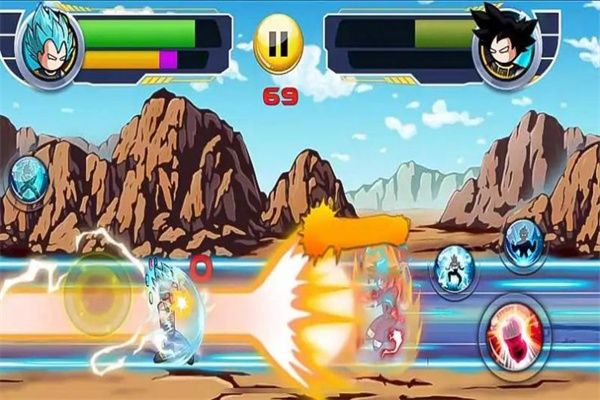Viewport: 600px width, 400px height.
Task: Pause the fight with the yellow pause button
Action: (277, 46)
